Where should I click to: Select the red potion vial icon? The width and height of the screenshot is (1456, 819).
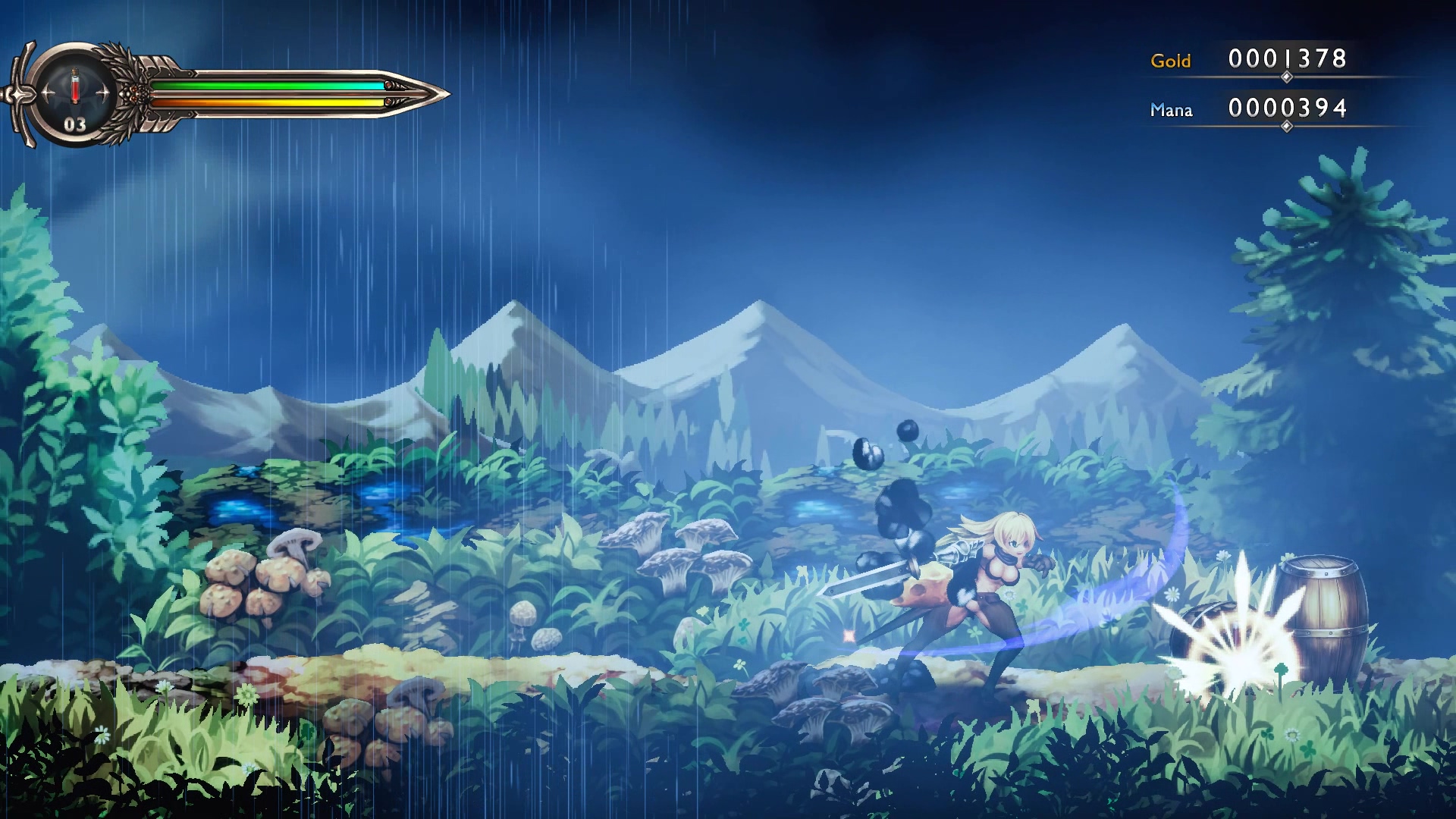[x=74, y=87]
